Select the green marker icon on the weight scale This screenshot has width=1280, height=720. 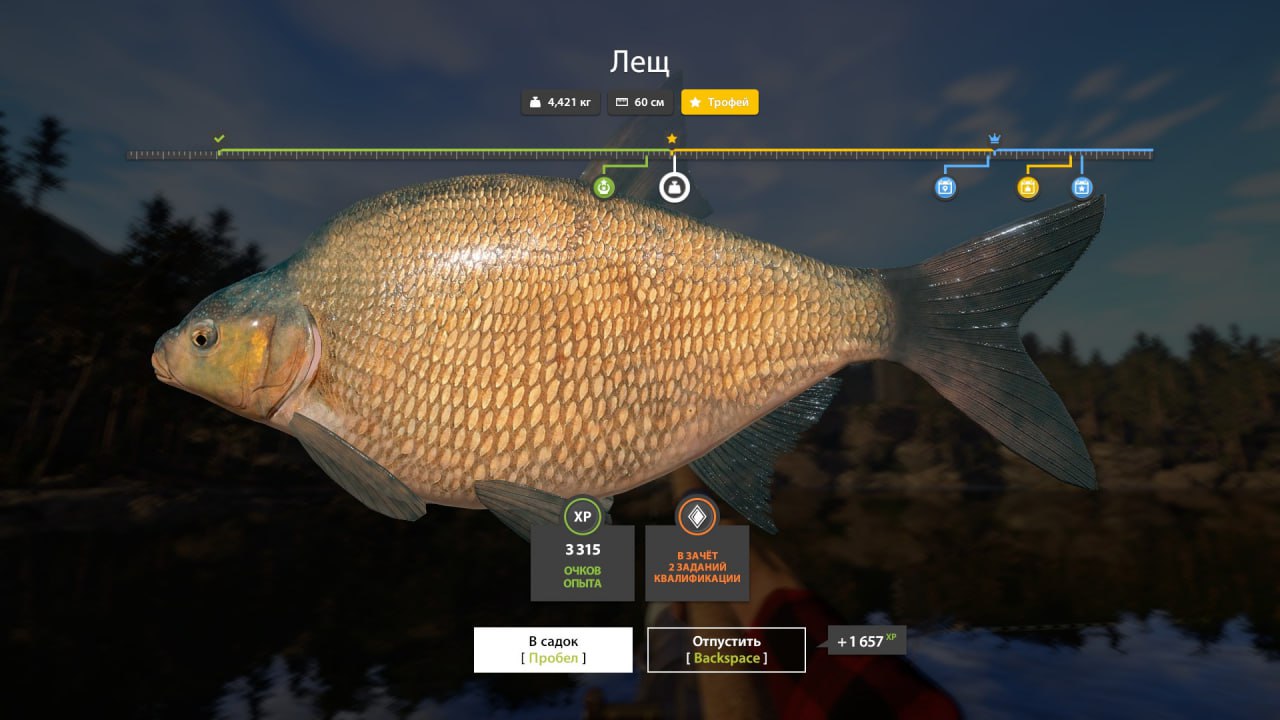[x=603, y=187]
